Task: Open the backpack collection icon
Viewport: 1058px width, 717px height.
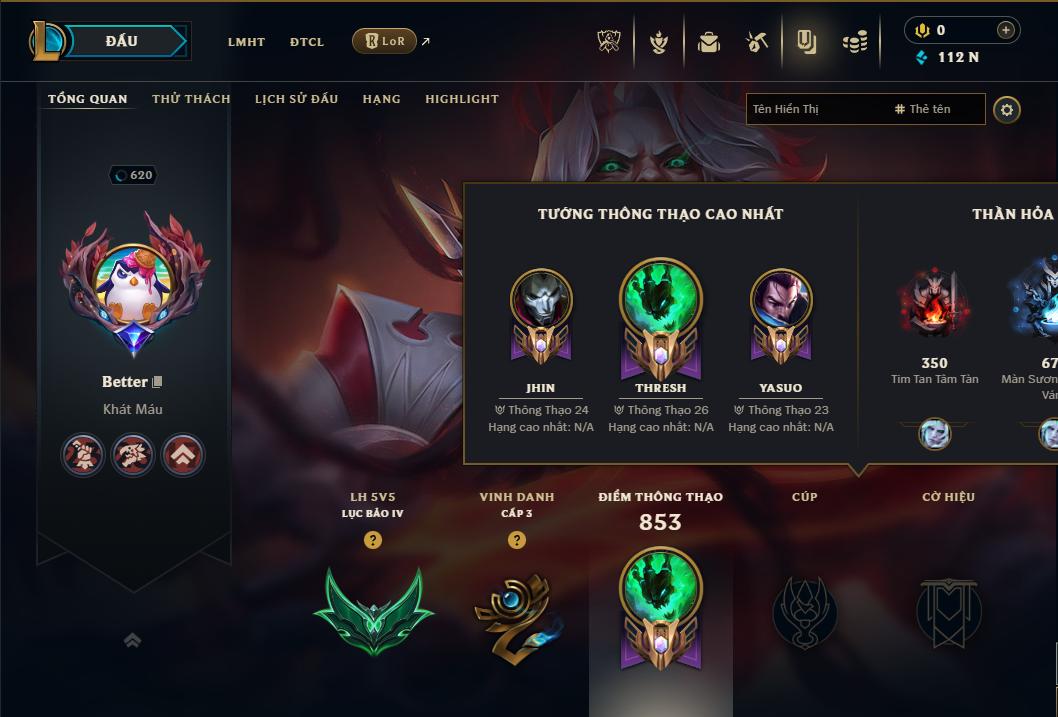Action: click(709, 42)
